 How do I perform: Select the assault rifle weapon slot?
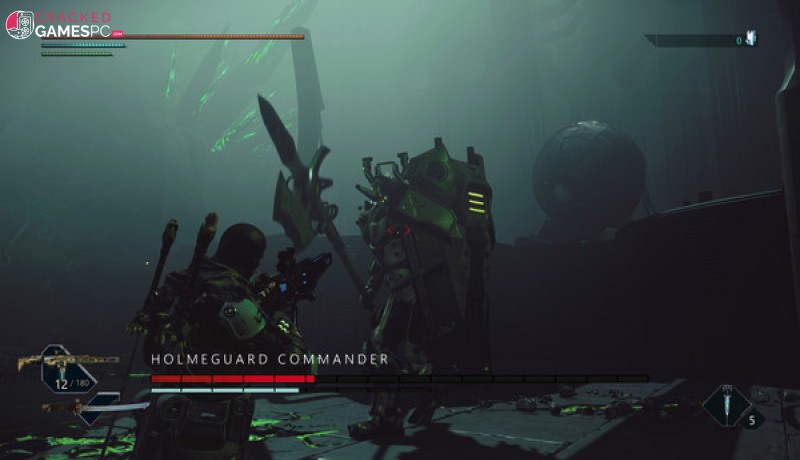click(x=66, y=361)
